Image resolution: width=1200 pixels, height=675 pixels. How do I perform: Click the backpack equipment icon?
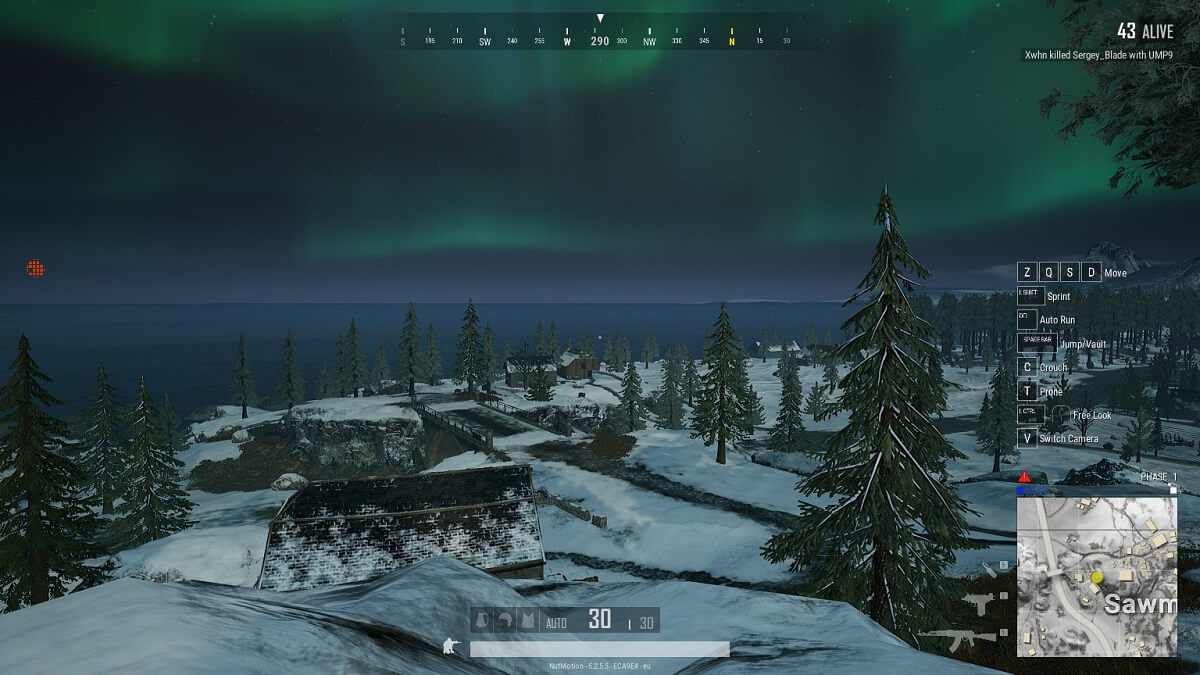(480, 621)
